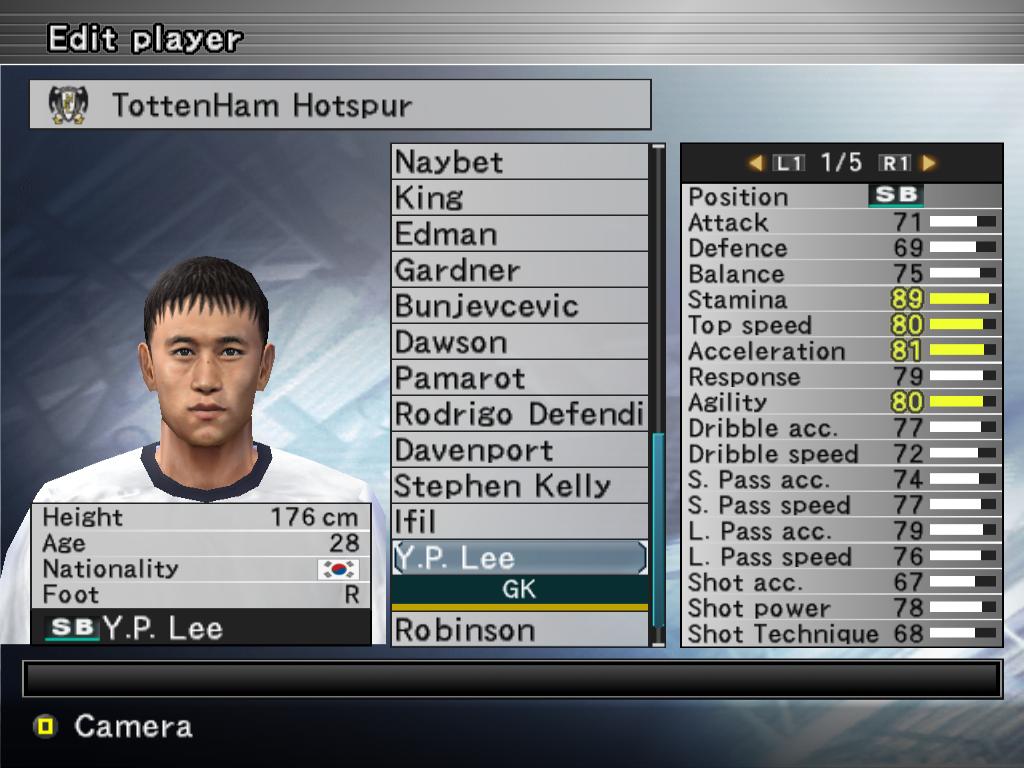
Task: Select Bunjevcevic in the player list
Action: [519, 306]
